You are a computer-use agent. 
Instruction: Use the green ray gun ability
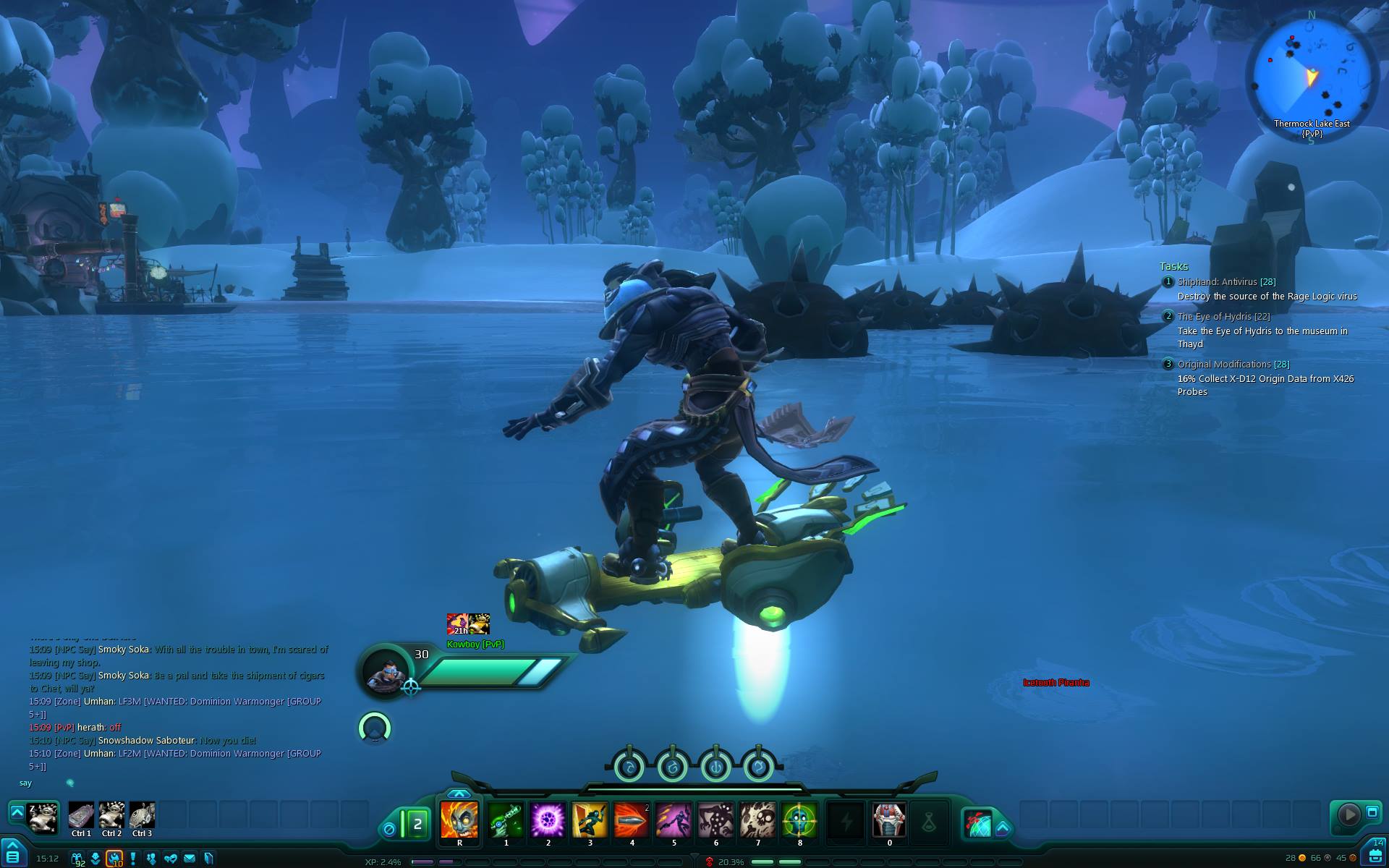506,820
